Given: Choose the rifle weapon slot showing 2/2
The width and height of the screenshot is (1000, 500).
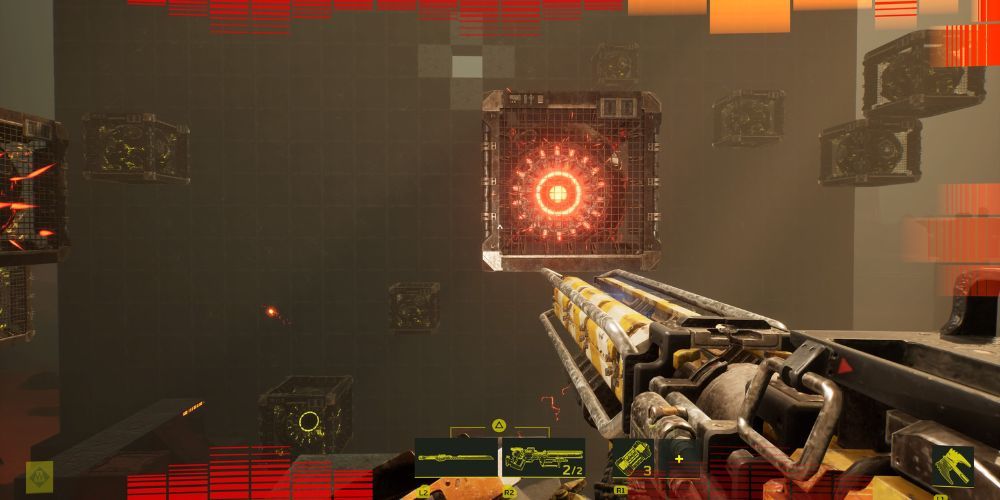Looking at the screenshot, I should (543, 458).
